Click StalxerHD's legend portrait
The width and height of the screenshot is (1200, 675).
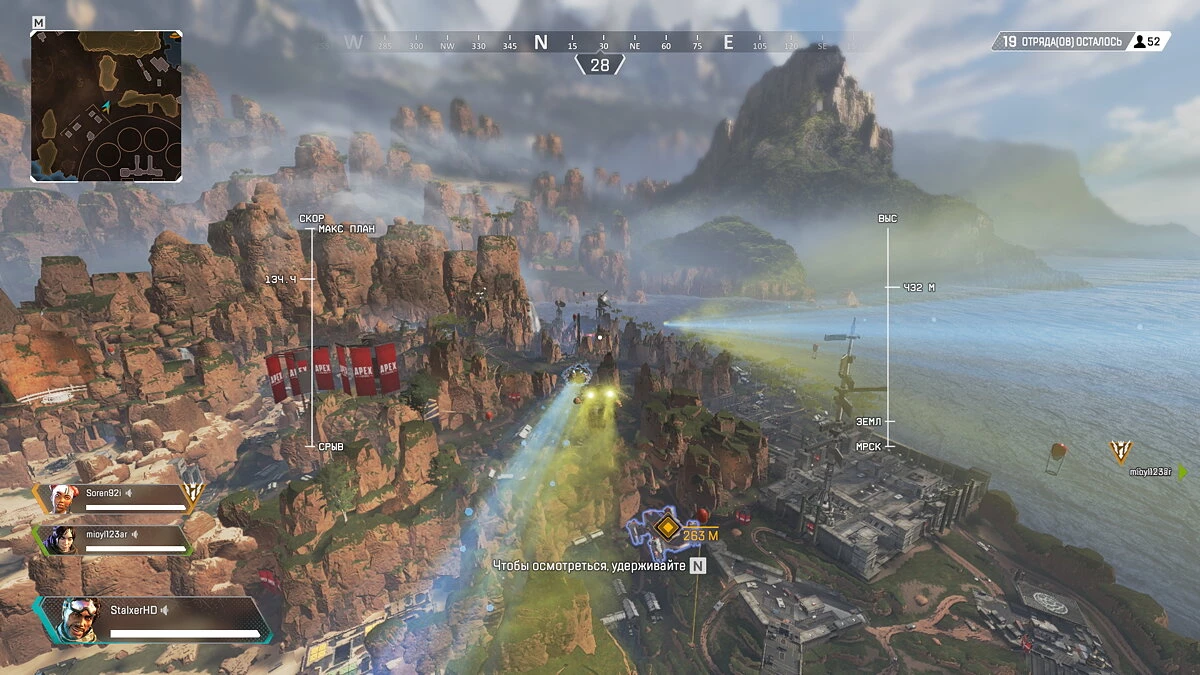tap(75, 620)
